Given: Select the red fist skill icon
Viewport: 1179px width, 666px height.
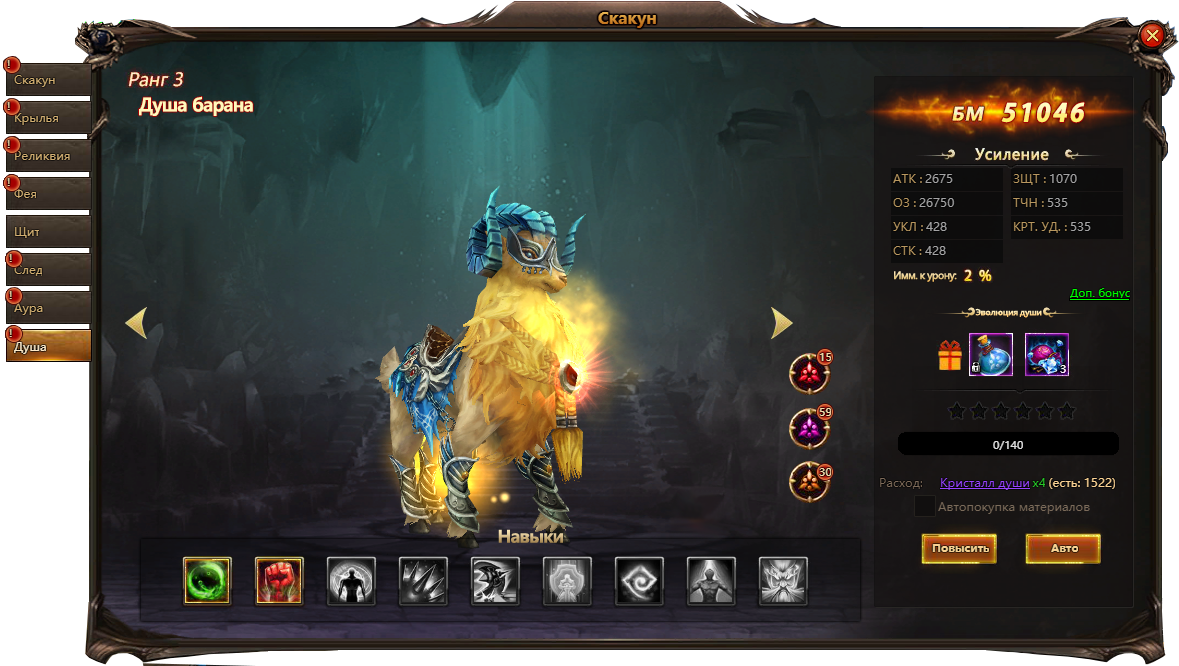Looking at the screenshot, I should pyautogui.click(x=279, y=581).
